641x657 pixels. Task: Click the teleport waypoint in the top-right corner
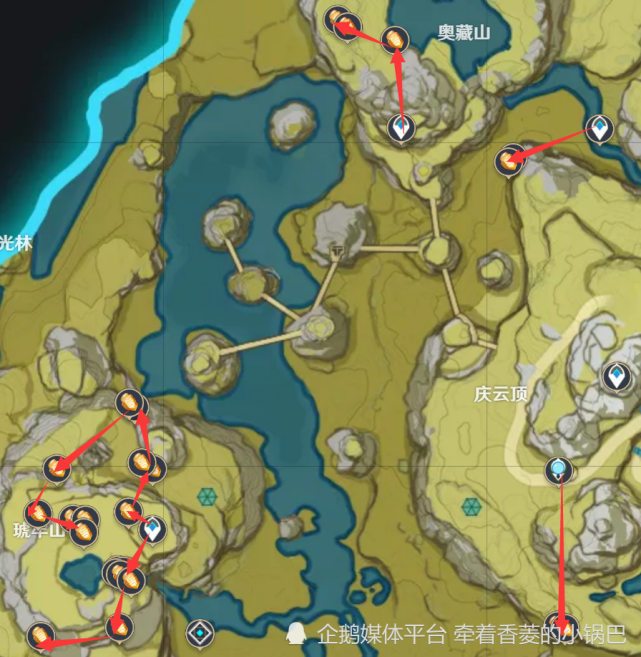click(599, 128)
